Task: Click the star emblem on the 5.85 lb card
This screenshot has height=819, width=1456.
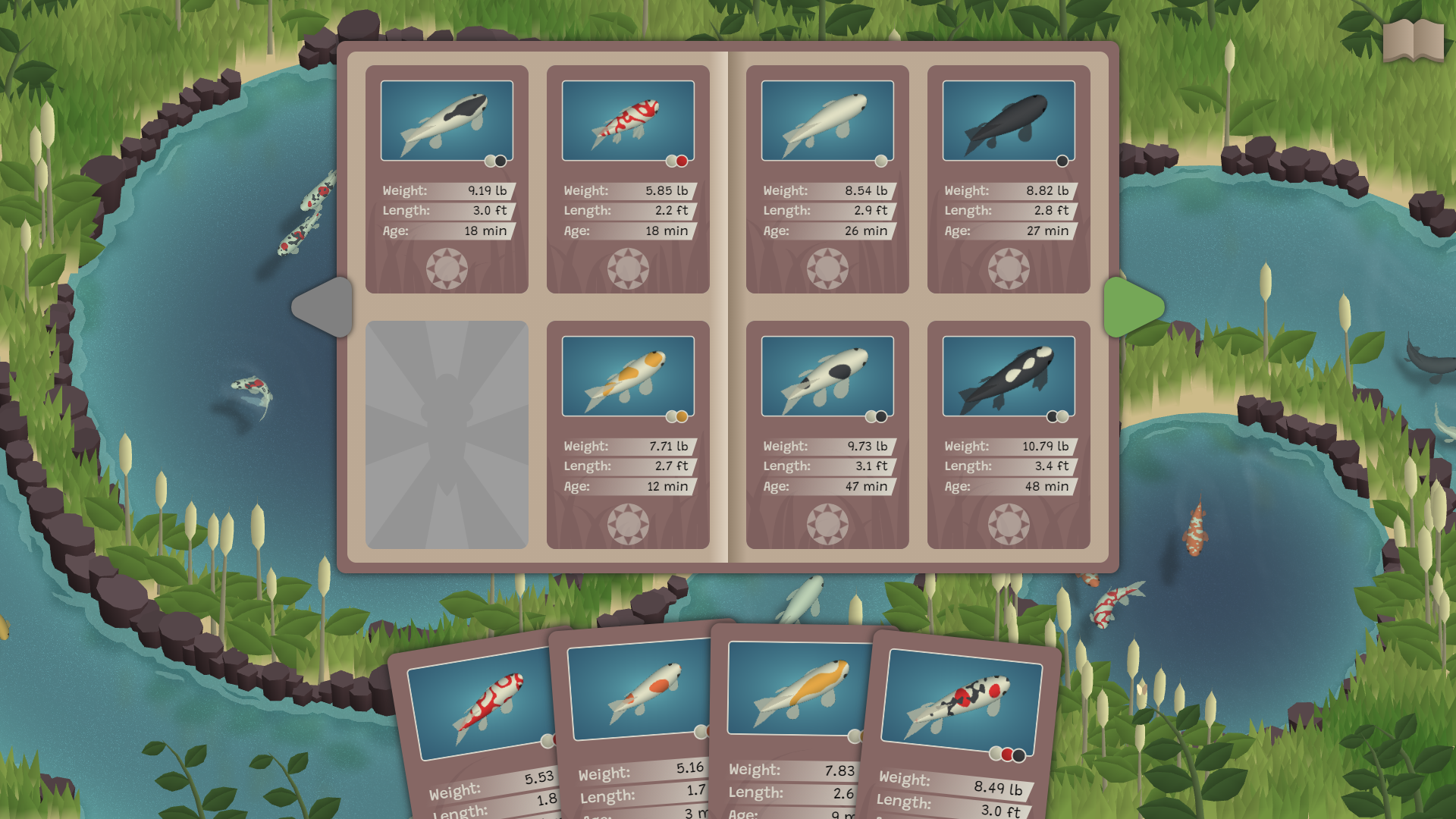Action: click(x=628, y=268)
